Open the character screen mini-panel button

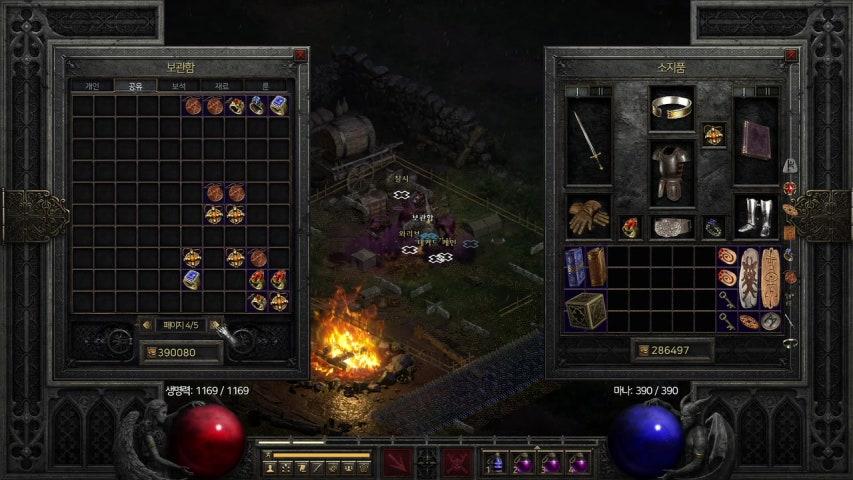(268, 467)
